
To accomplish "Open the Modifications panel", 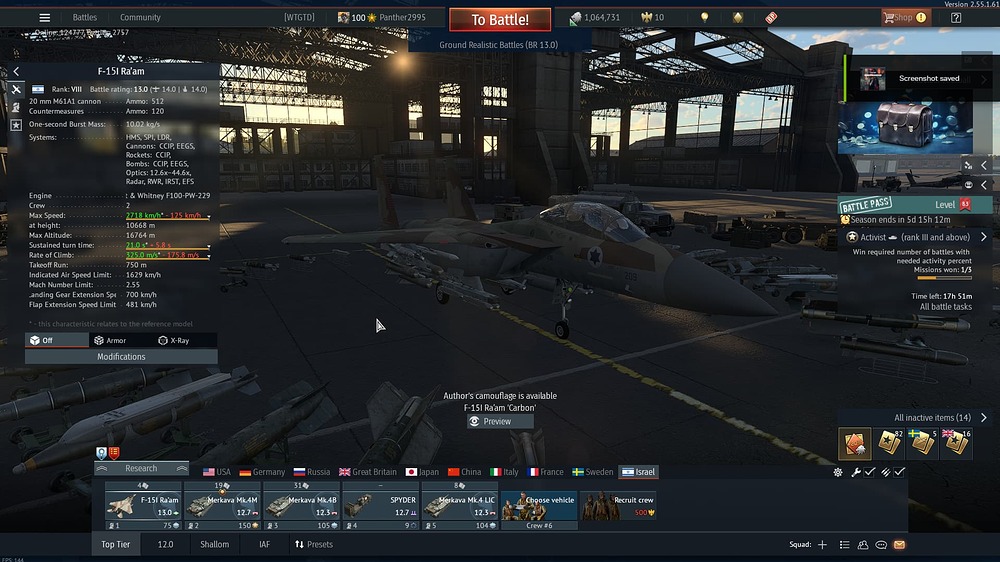I will pyautogui.click(x=121, y=357).
